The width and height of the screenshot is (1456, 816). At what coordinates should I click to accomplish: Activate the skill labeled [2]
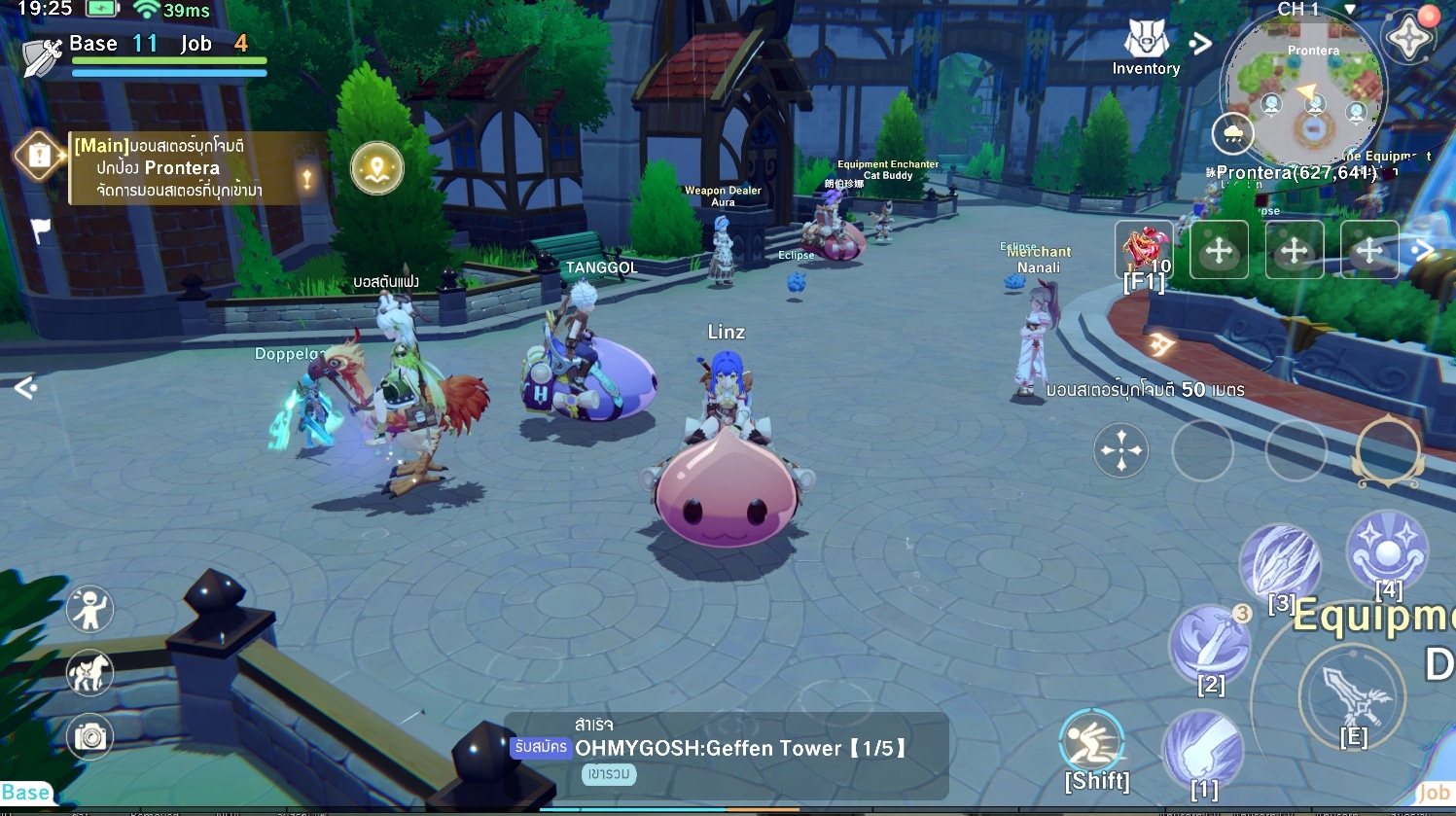point(1210,644)
